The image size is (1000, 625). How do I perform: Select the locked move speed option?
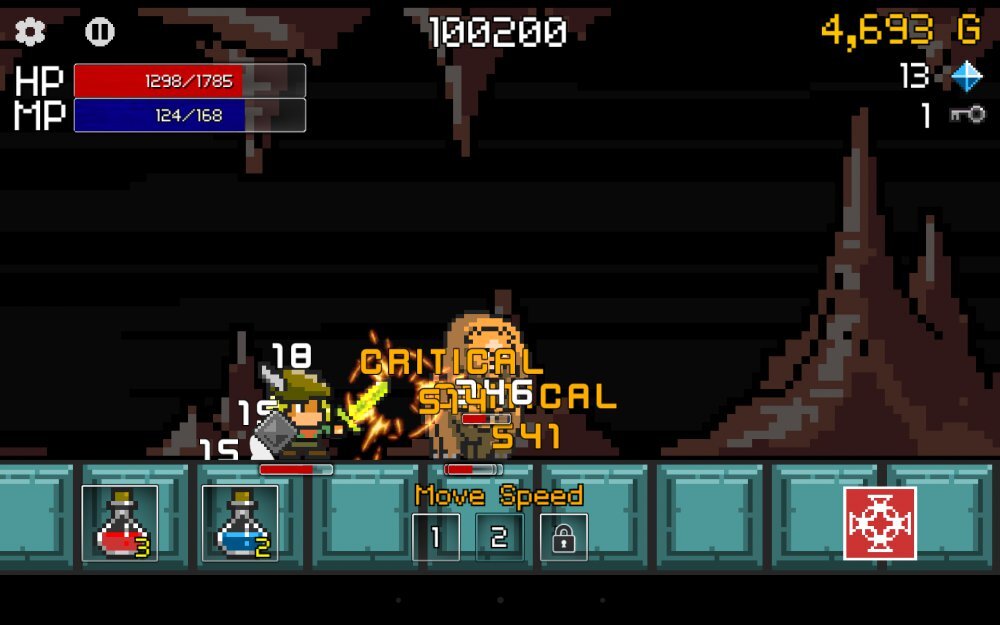click(x=564, y=537)
